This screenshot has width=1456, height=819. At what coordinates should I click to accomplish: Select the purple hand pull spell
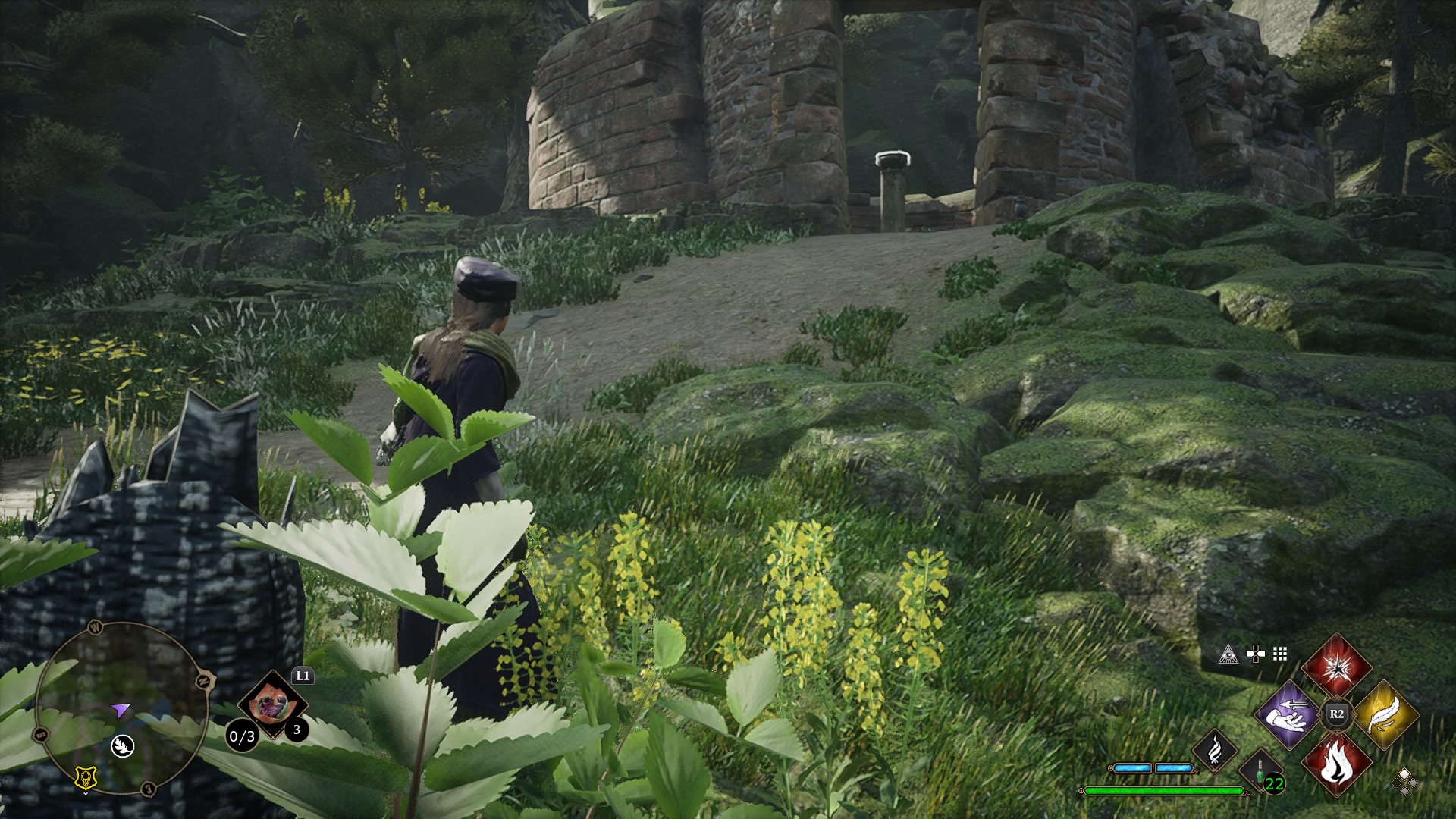pyautogui.click(x=1288, y=714)
